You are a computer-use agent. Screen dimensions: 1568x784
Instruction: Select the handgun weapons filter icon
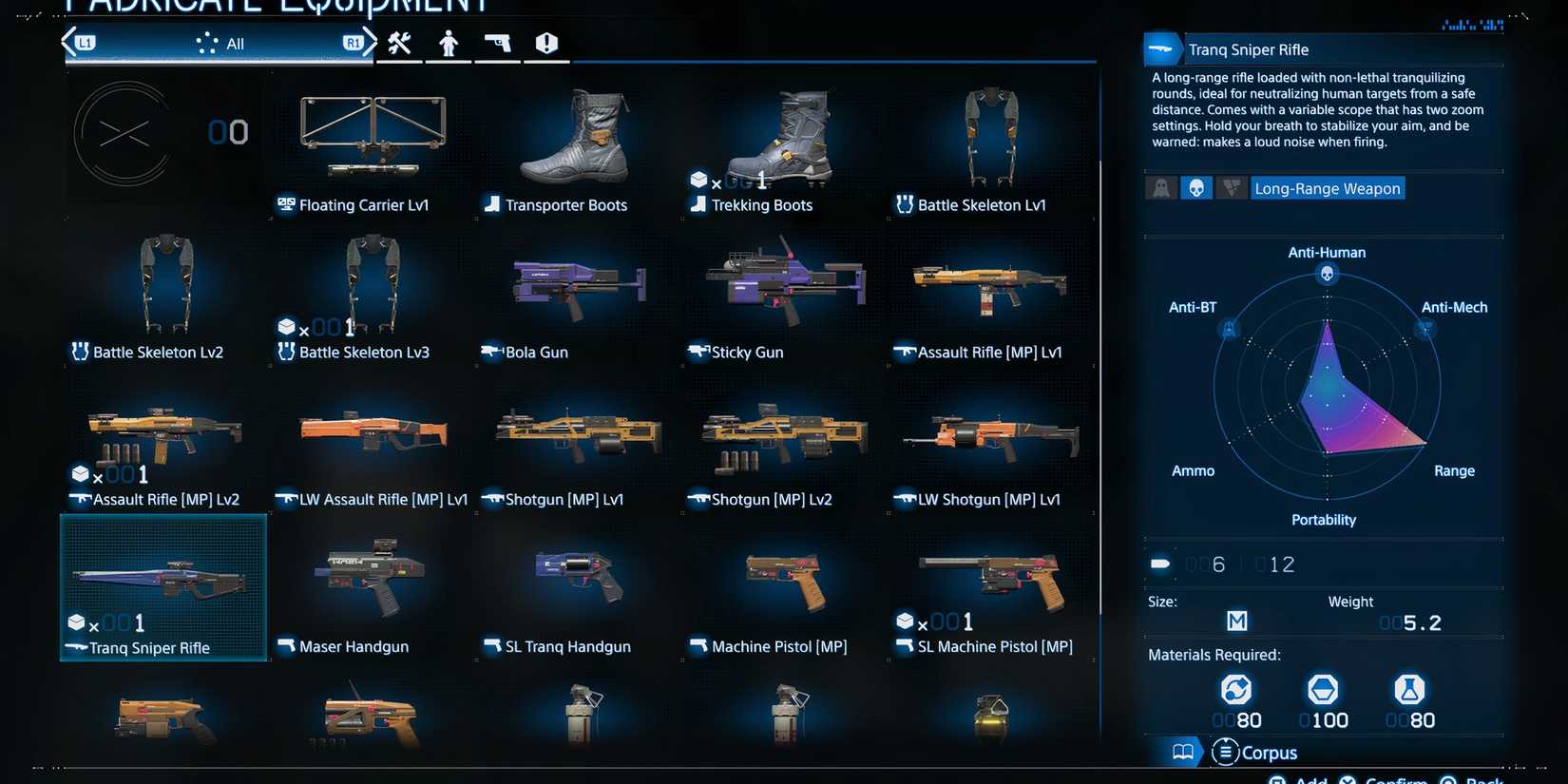point(497,43)
